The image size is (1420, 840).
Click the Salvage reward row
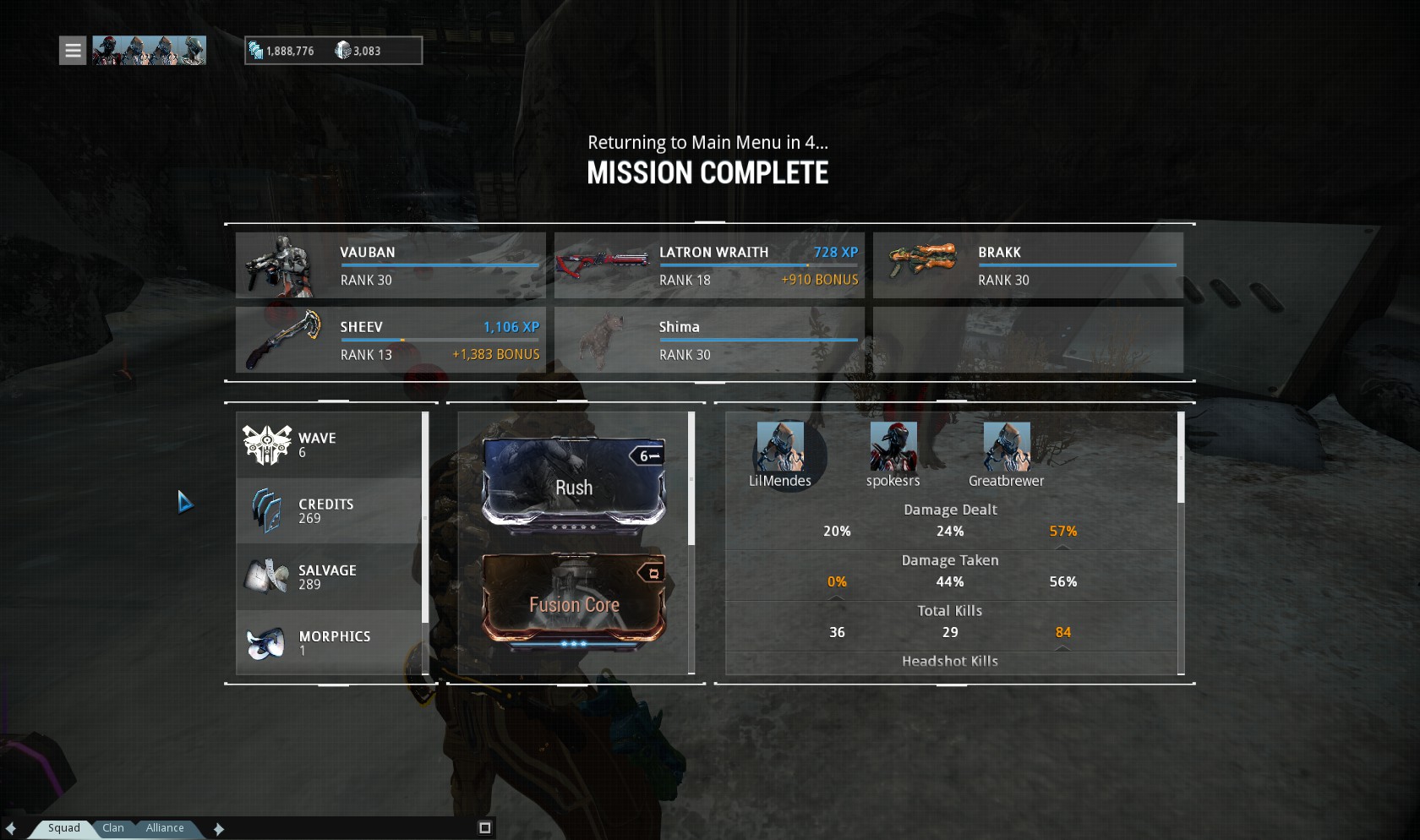click(329, 577)
